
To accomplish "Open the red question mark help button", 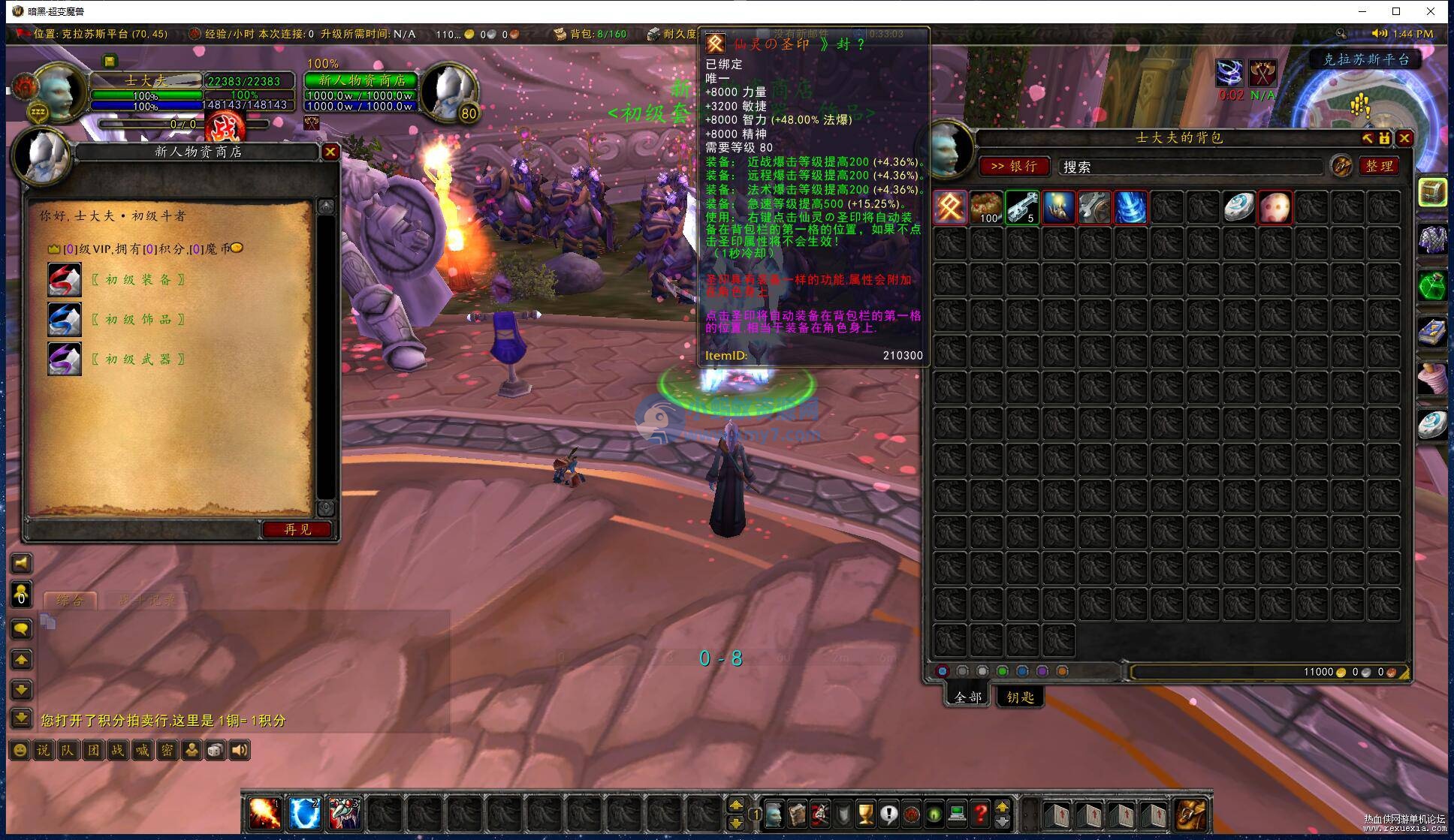I will (x=980, y=814).
